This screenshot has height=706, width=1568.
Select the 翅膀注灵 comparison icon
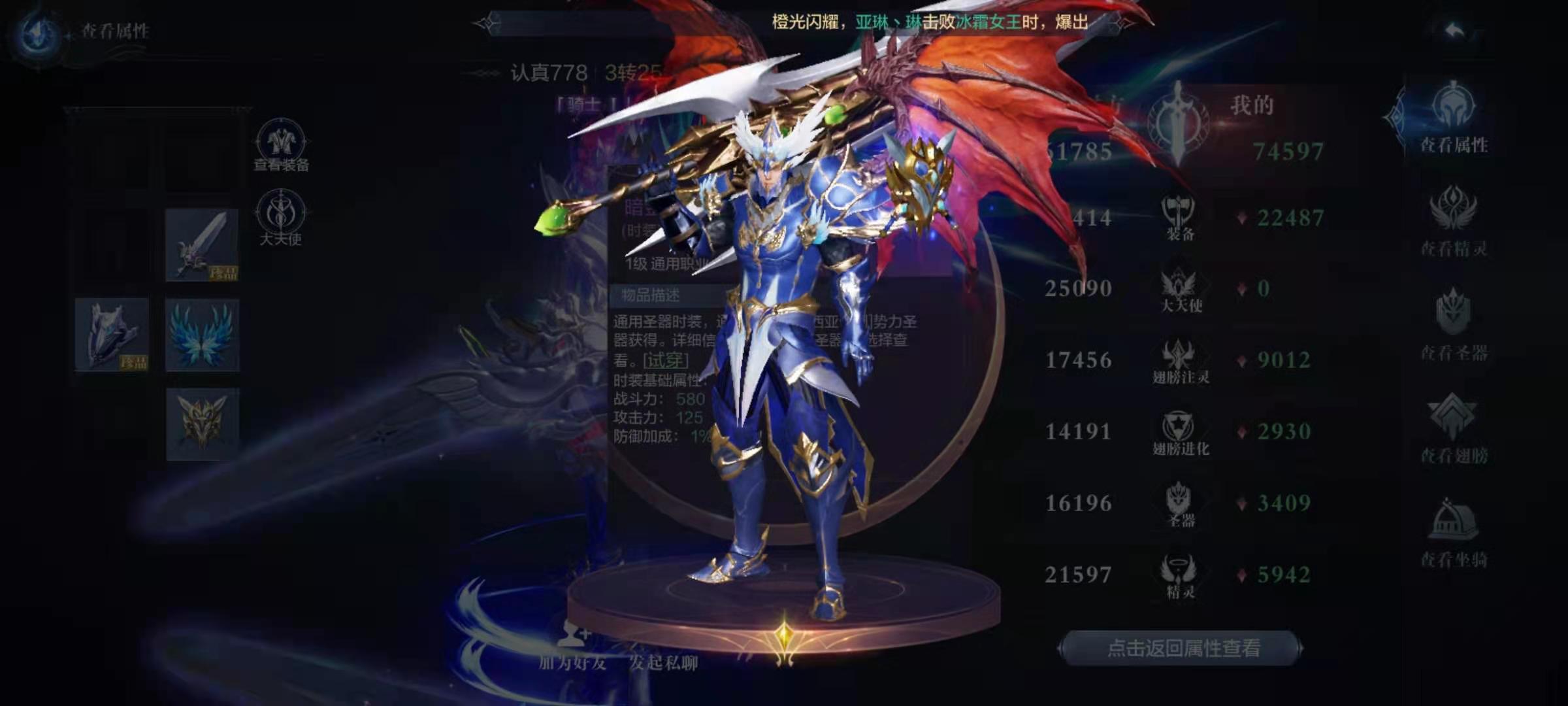click(1180, 361)
